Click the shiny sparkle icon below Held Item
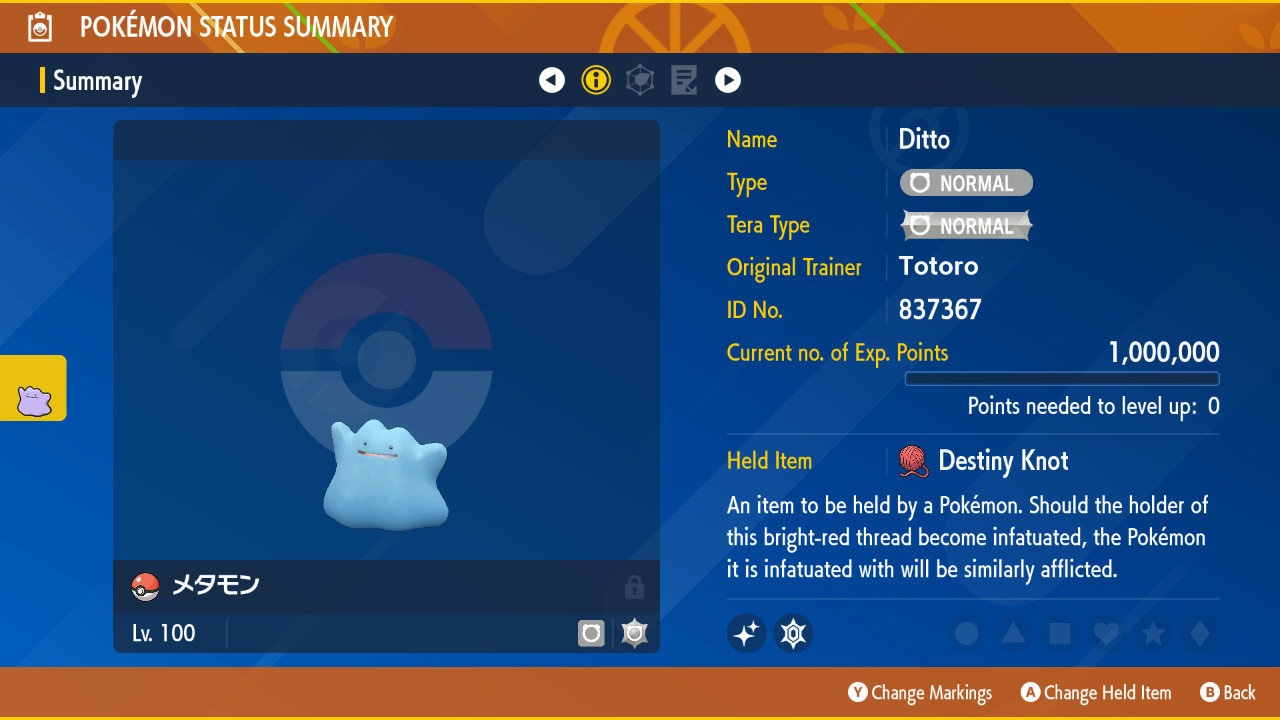Viewport: 1280px width, 720px height. [x=746, y=634]
